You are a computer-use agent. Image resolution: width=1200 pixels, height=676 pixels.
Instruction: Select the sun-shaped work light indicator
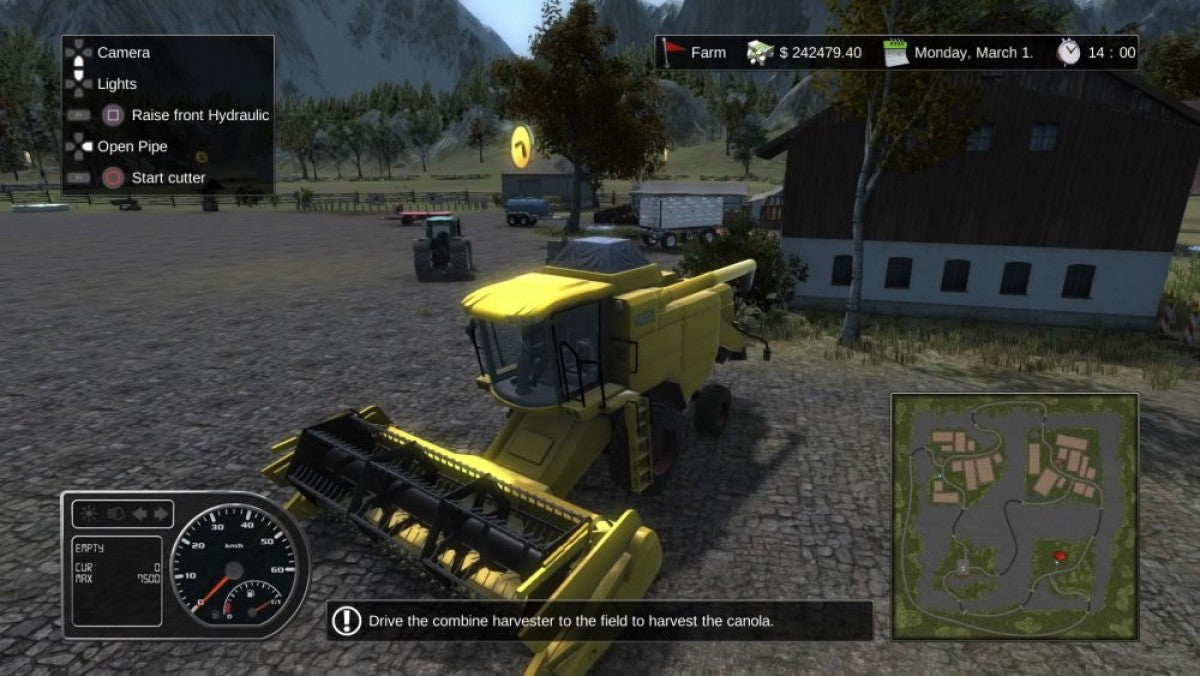(91, 514)
